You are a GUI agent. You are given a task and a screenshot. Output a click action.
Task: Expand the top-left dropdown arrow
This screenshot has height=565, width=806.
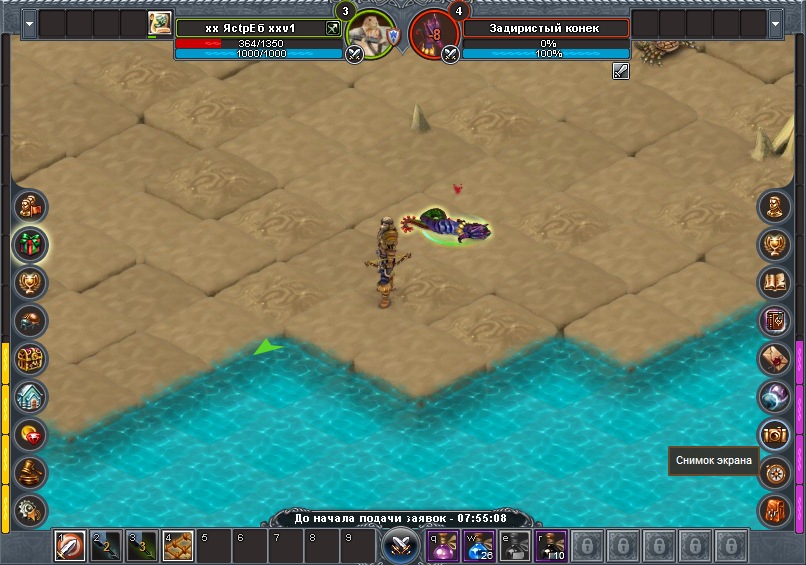coord(28,24)
